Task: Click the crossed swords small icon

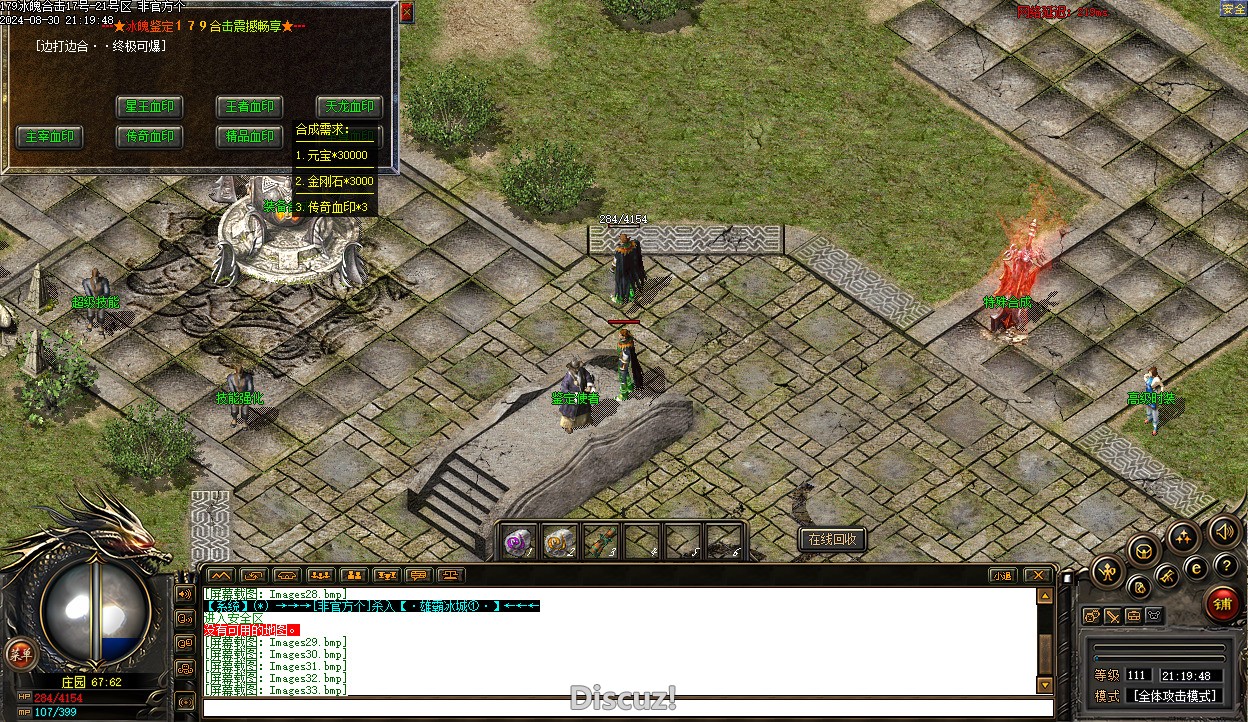Action: coord(1112,616)
